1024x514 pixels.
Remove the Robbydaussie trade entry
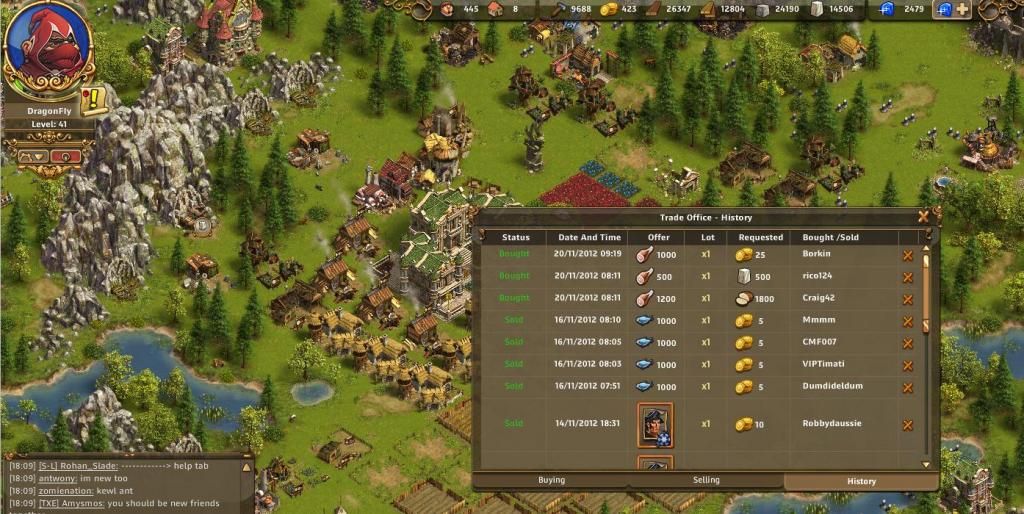click(908, 424)
